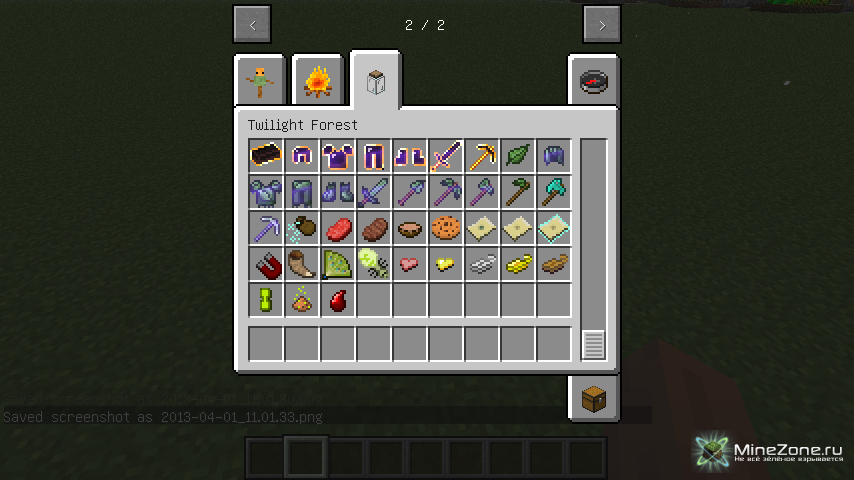Click the inventory scrollbar handle
Screen dimensions: 854x480
(x=594, y=344)
